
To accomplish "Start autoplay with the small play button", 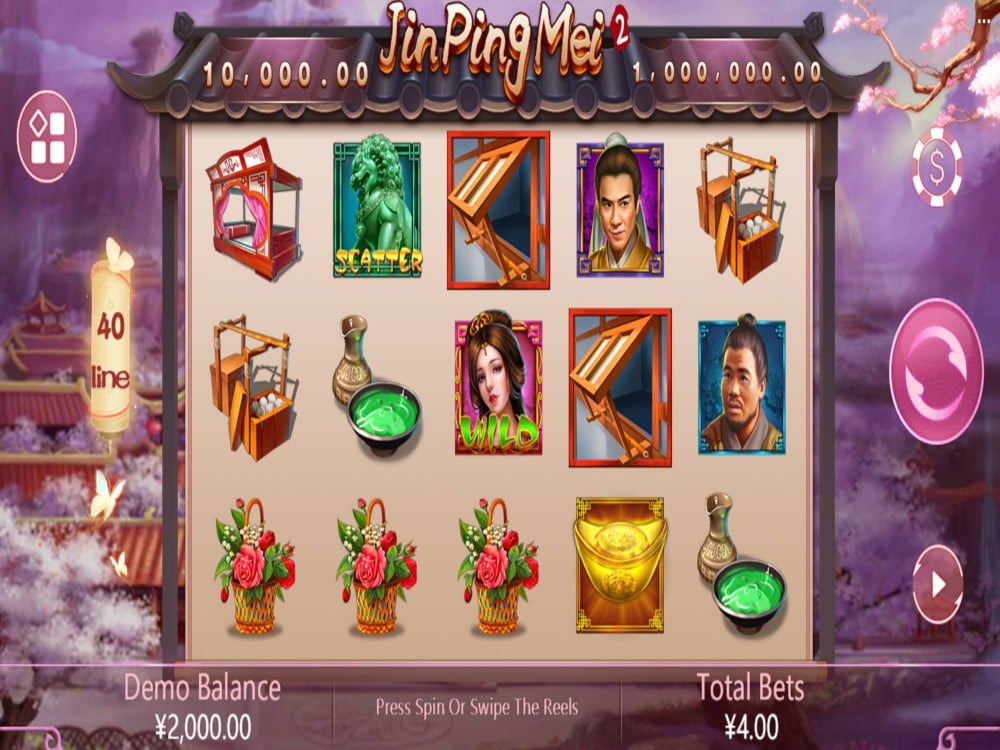I will coord(937,585).
